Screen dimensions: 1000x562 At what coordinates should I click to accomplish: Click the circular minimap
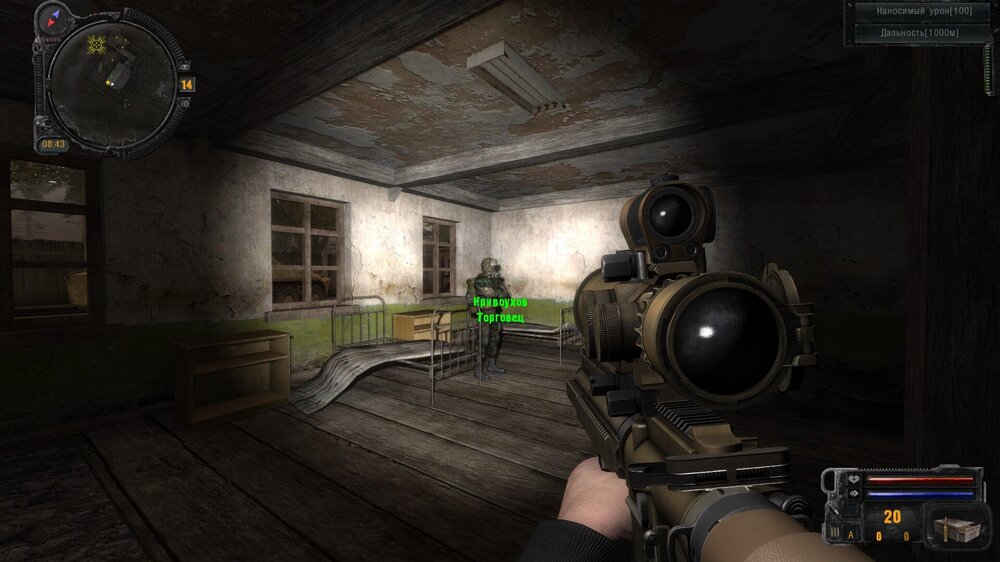[110, 82]
